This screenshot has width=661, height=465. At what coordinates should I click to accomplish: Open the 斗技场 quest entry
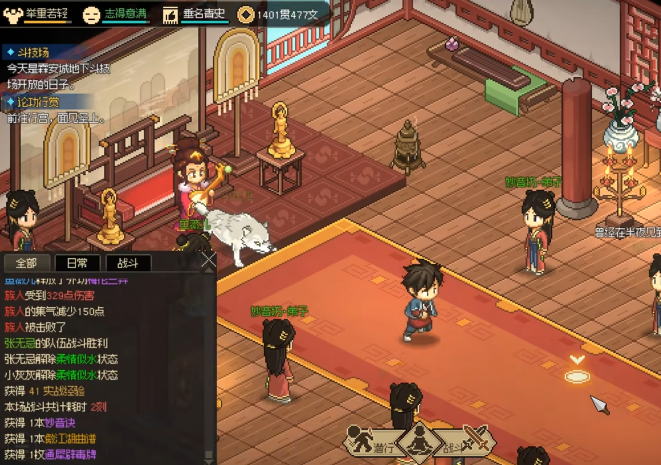pos(34,51)
